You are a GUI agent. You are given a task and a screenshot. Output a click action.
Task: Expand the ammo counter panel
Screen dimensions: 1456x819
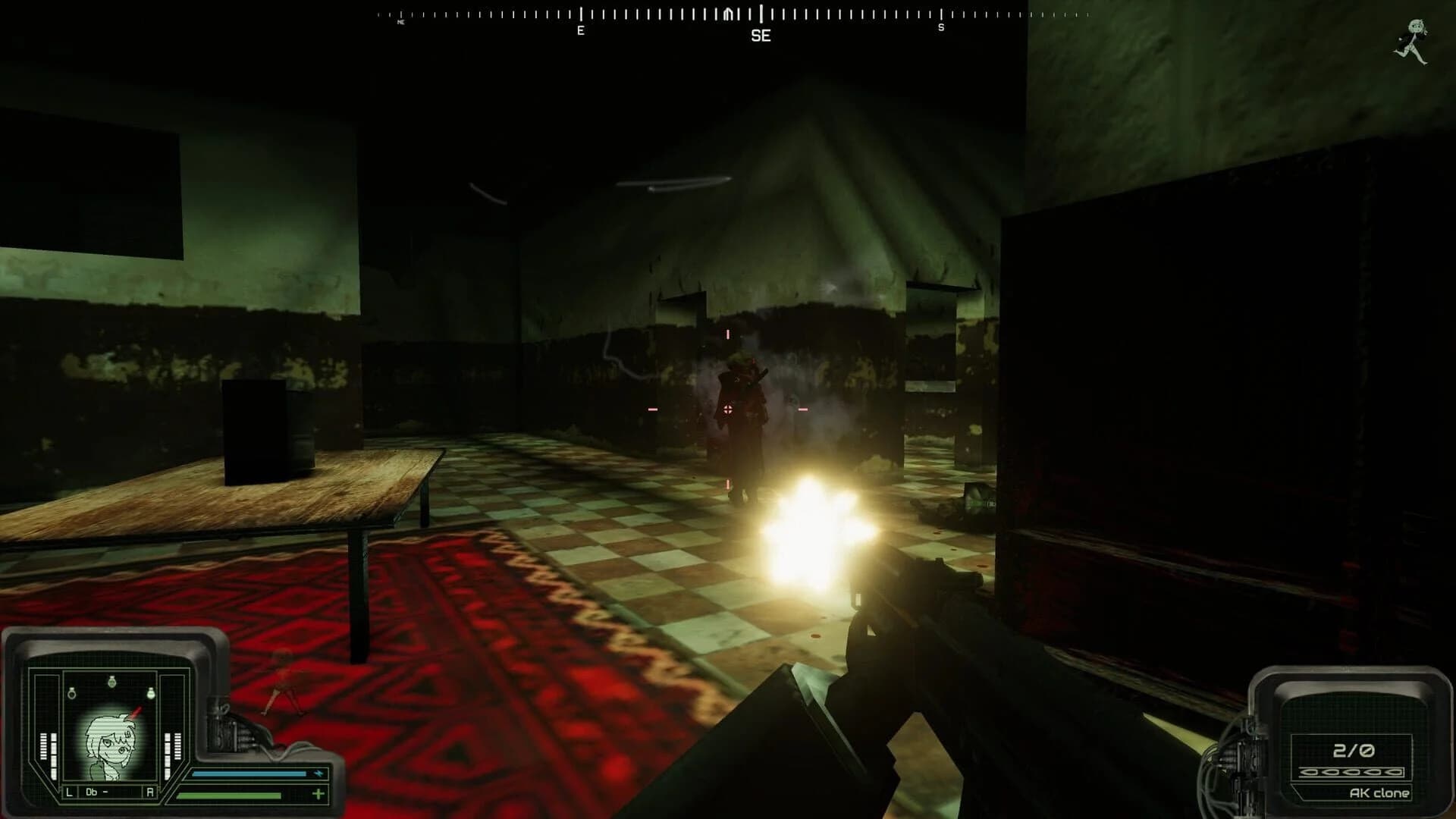(x=1353, y=751)
